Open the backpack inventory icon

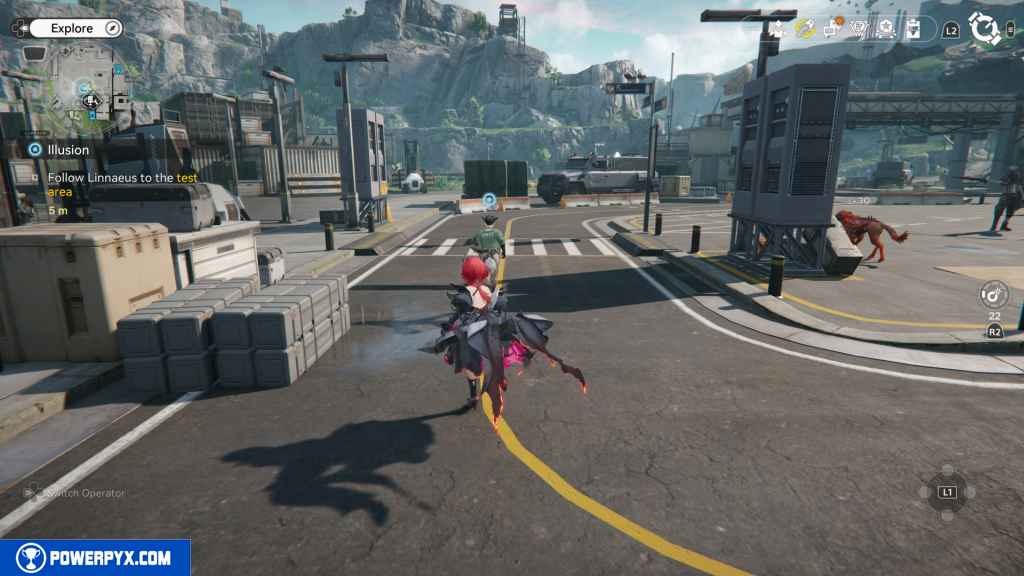[913, 29]
